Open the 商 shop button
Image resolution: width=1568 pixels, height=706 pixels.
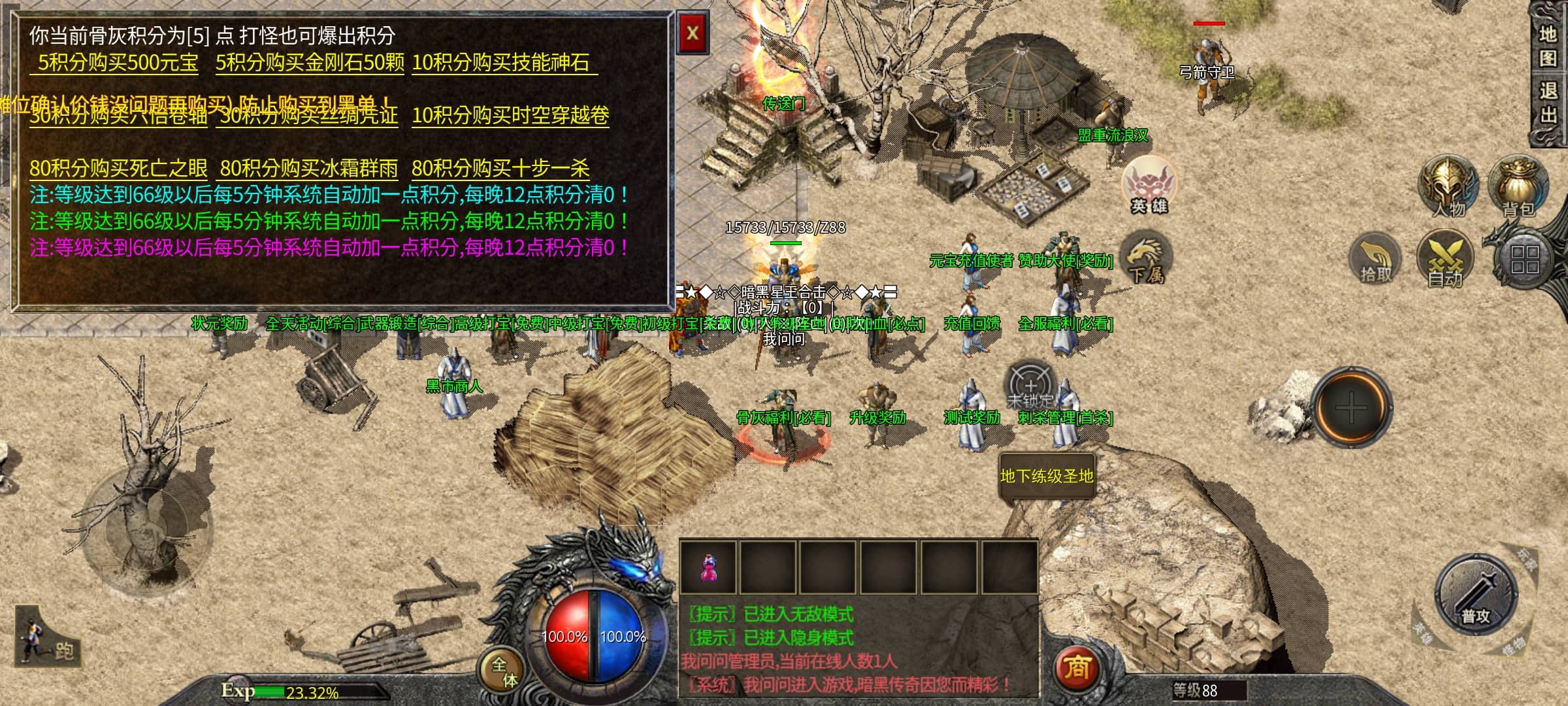(x=1077, y=668)
